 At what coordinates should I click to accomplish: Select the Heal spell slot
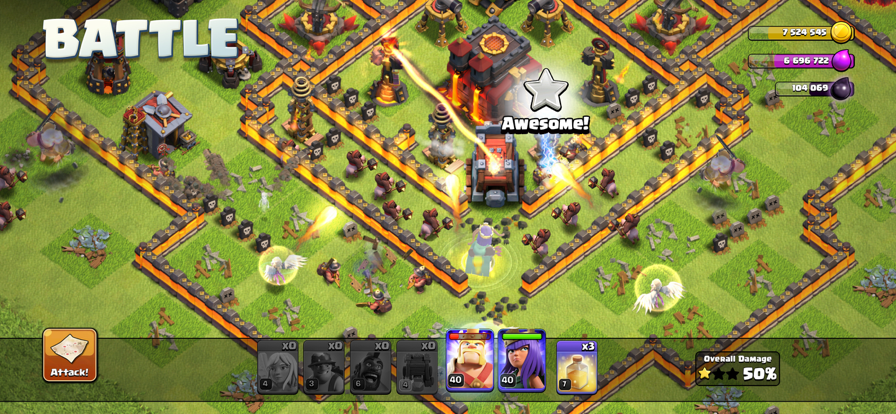pyautogui.click(x=576, y=366)
